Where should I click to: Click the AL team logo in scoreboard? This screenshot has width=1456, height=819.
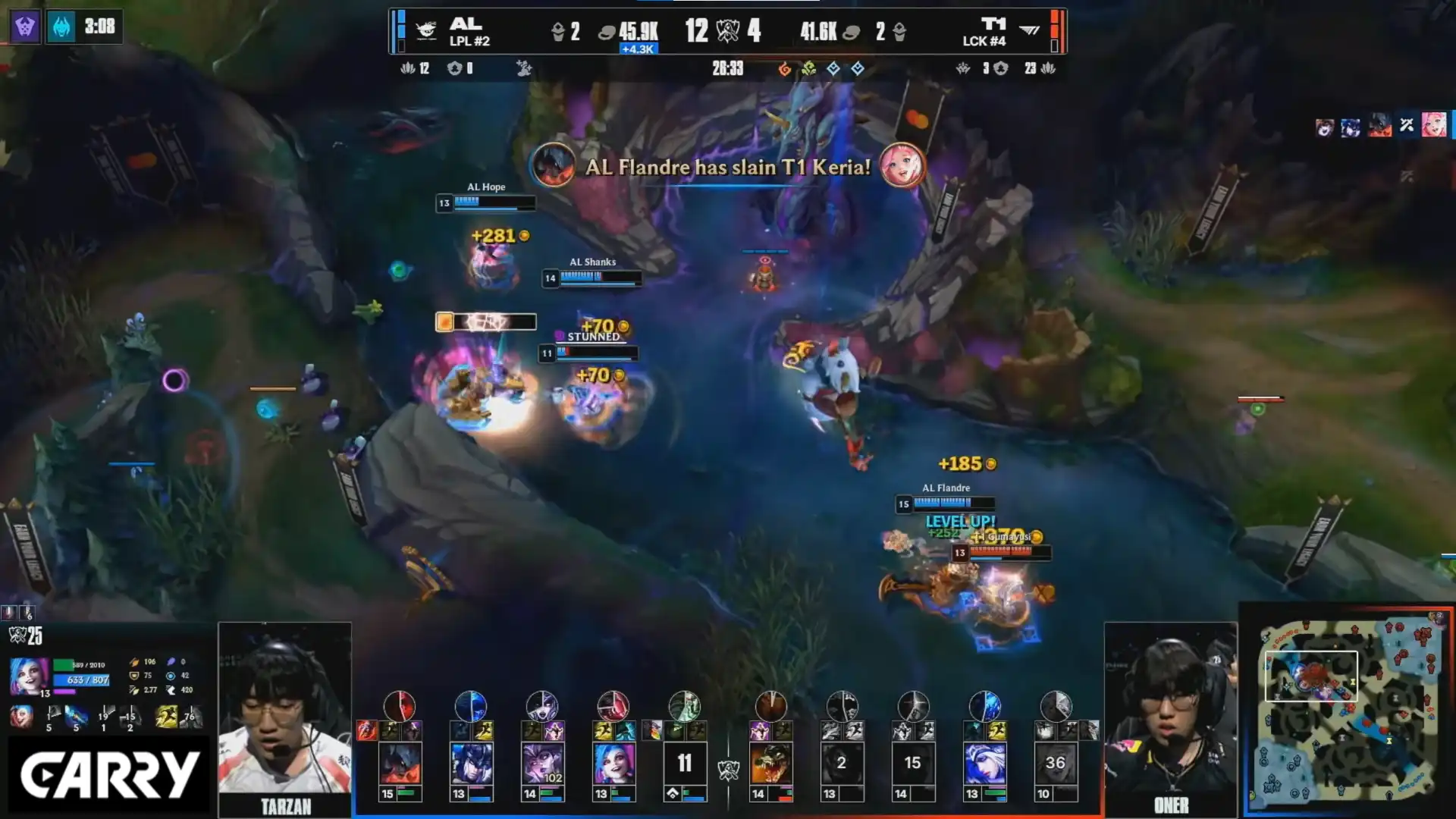pos(426,30)
